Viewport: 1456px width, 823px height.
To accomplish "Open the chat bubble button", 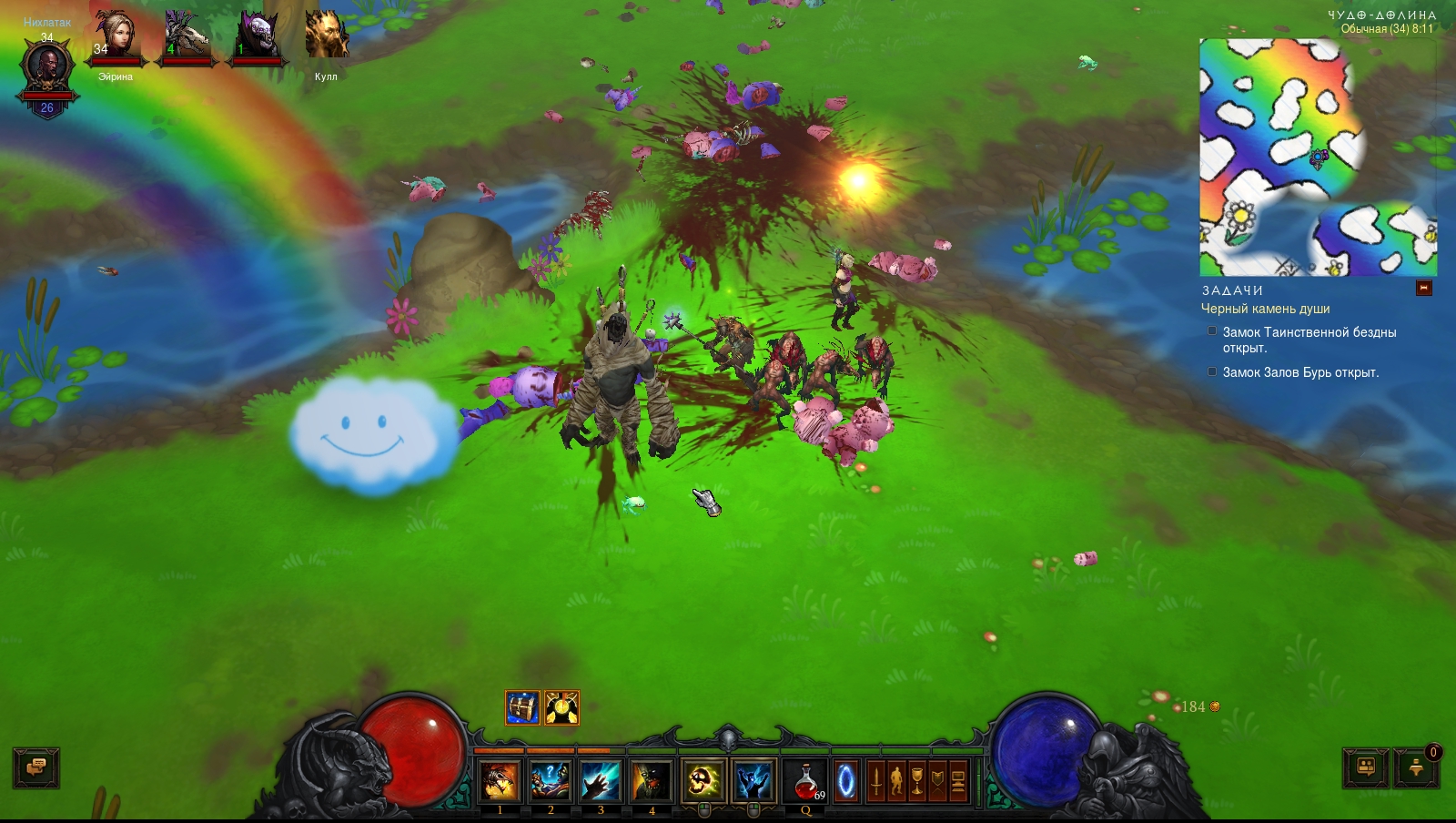I will click(x=36, y=767).
